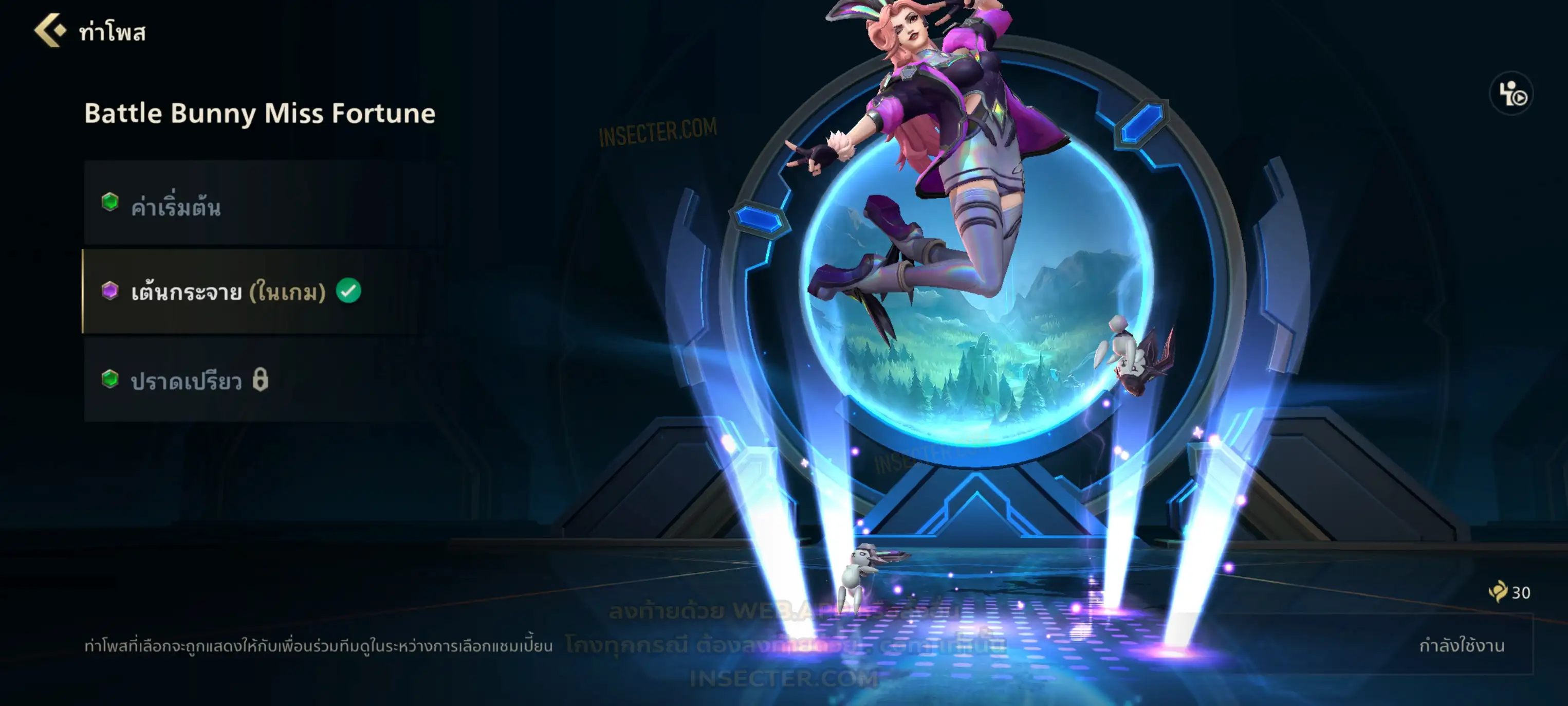Play the pose preview animation icon
1568x706 pixels.
(x=1511, y=94)
